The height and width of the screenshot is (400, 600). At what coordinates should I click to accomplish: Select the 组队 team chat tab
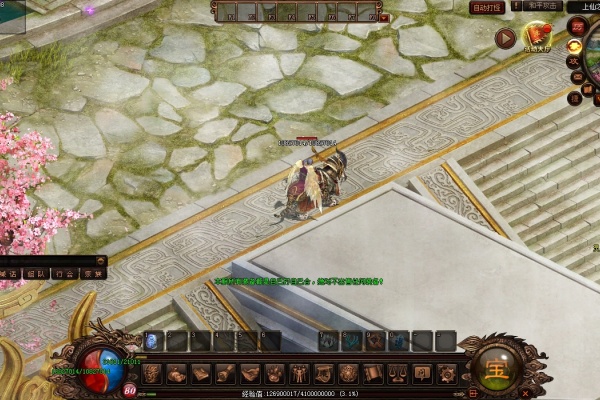click(x=37, y=273)
